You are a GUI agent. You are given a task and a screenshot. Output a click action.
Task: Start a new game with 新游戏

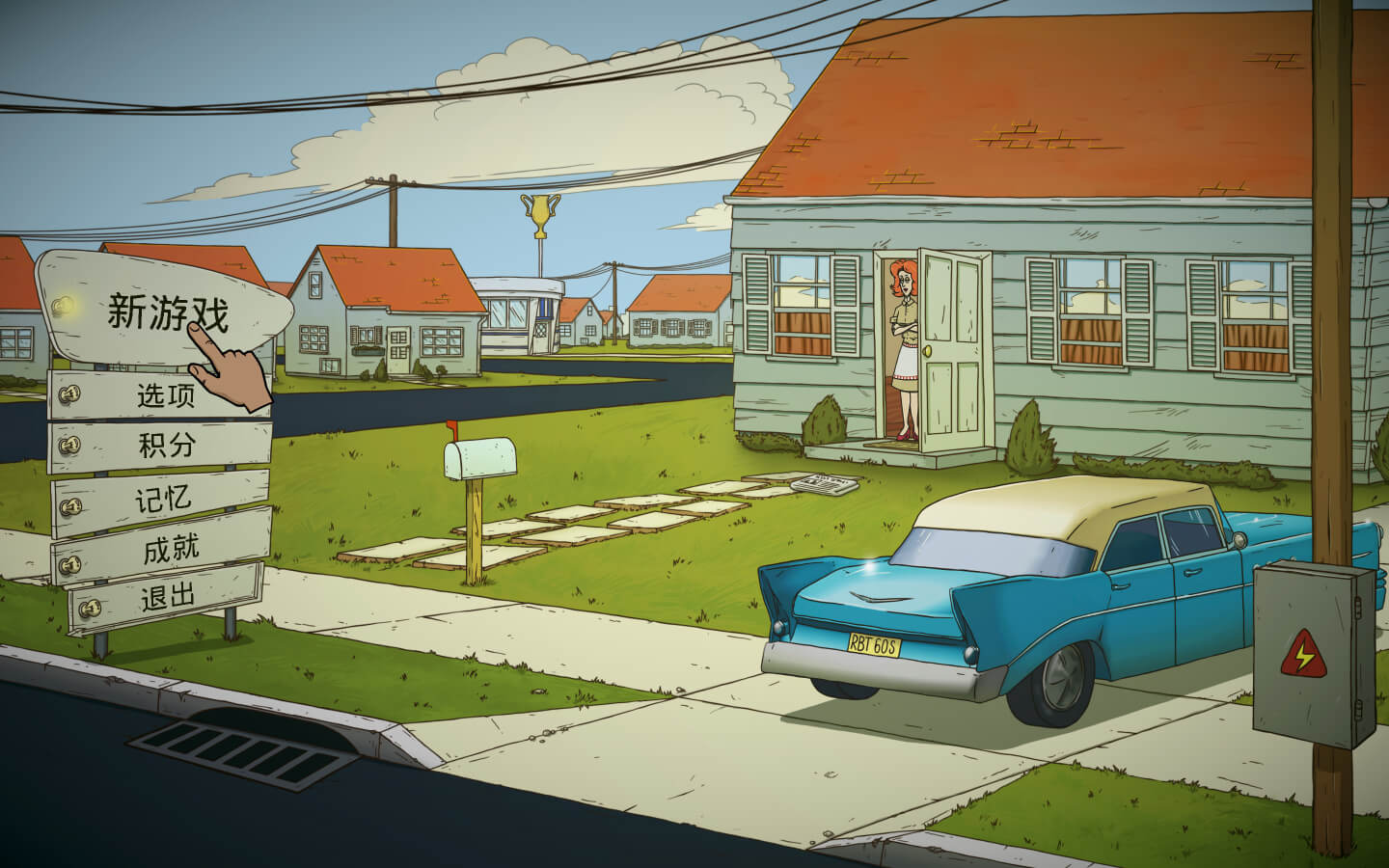(x=166, y=312)
